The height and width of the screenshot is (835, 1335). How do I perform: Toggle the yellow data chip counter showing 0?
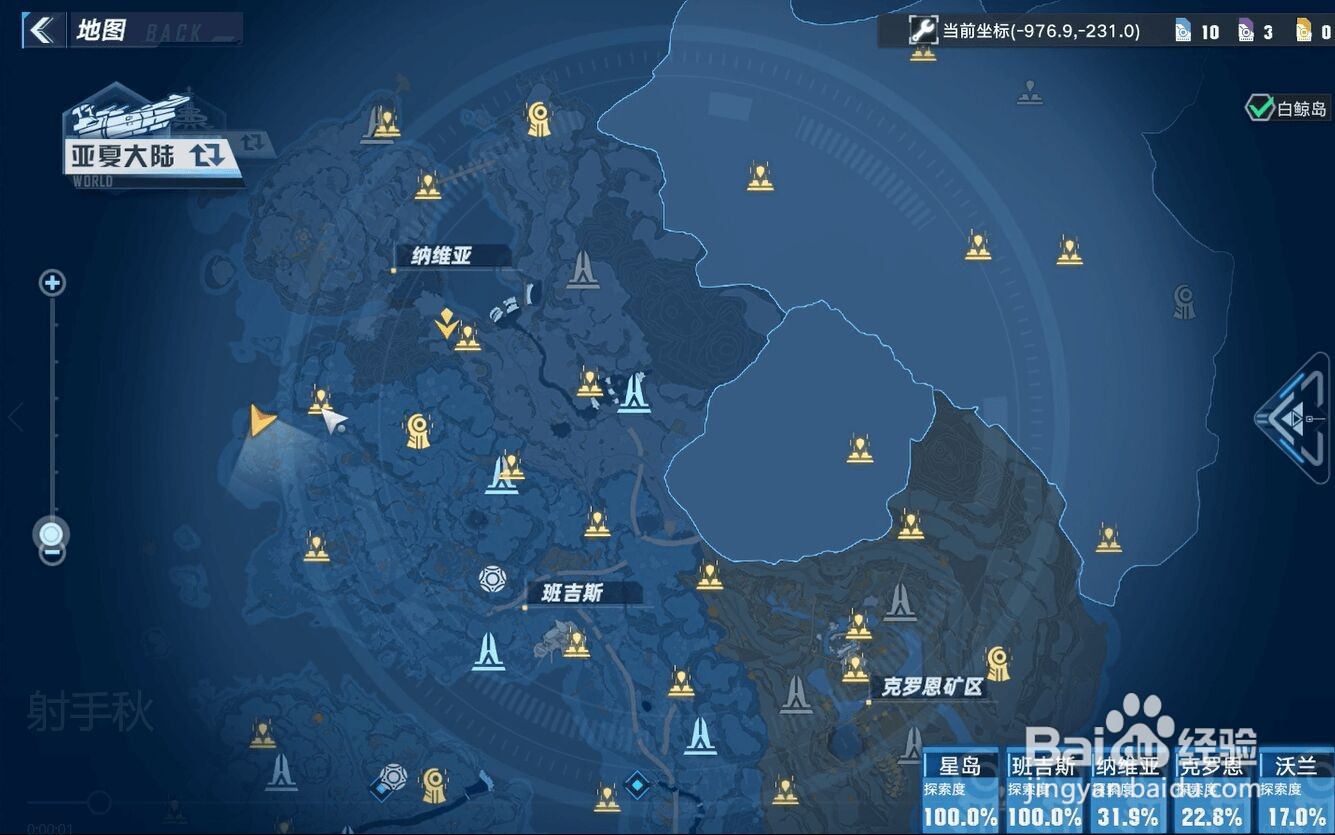click(x=1303, y=31)
